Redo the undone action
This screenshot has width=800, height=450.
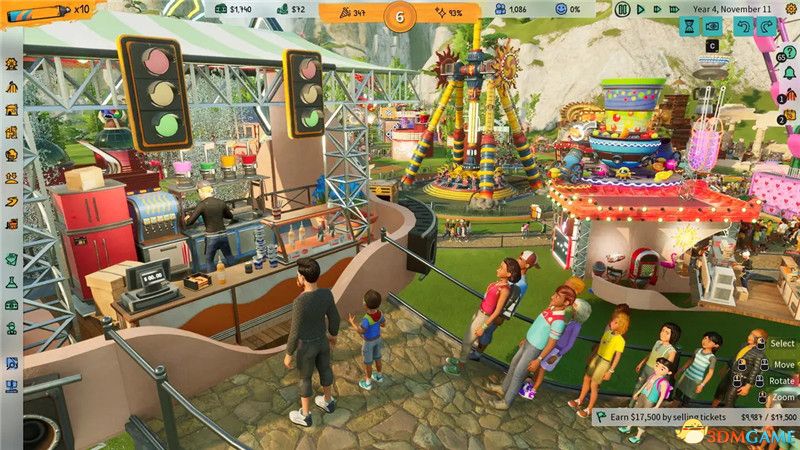[765, 28]
